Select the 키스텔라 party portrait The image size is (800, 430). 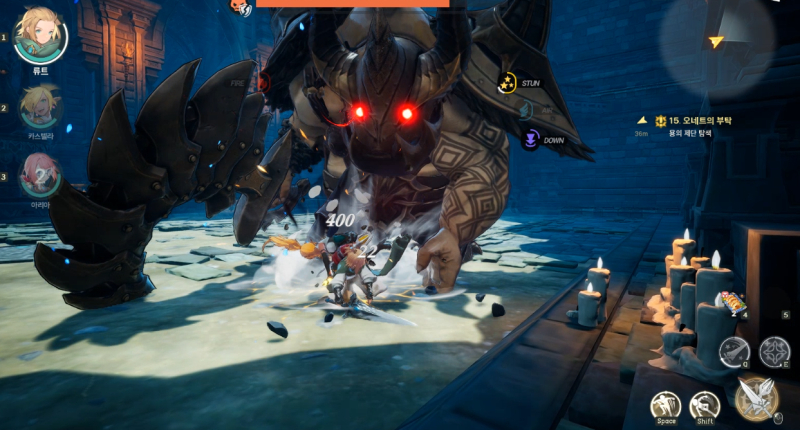tap(40, 106)
